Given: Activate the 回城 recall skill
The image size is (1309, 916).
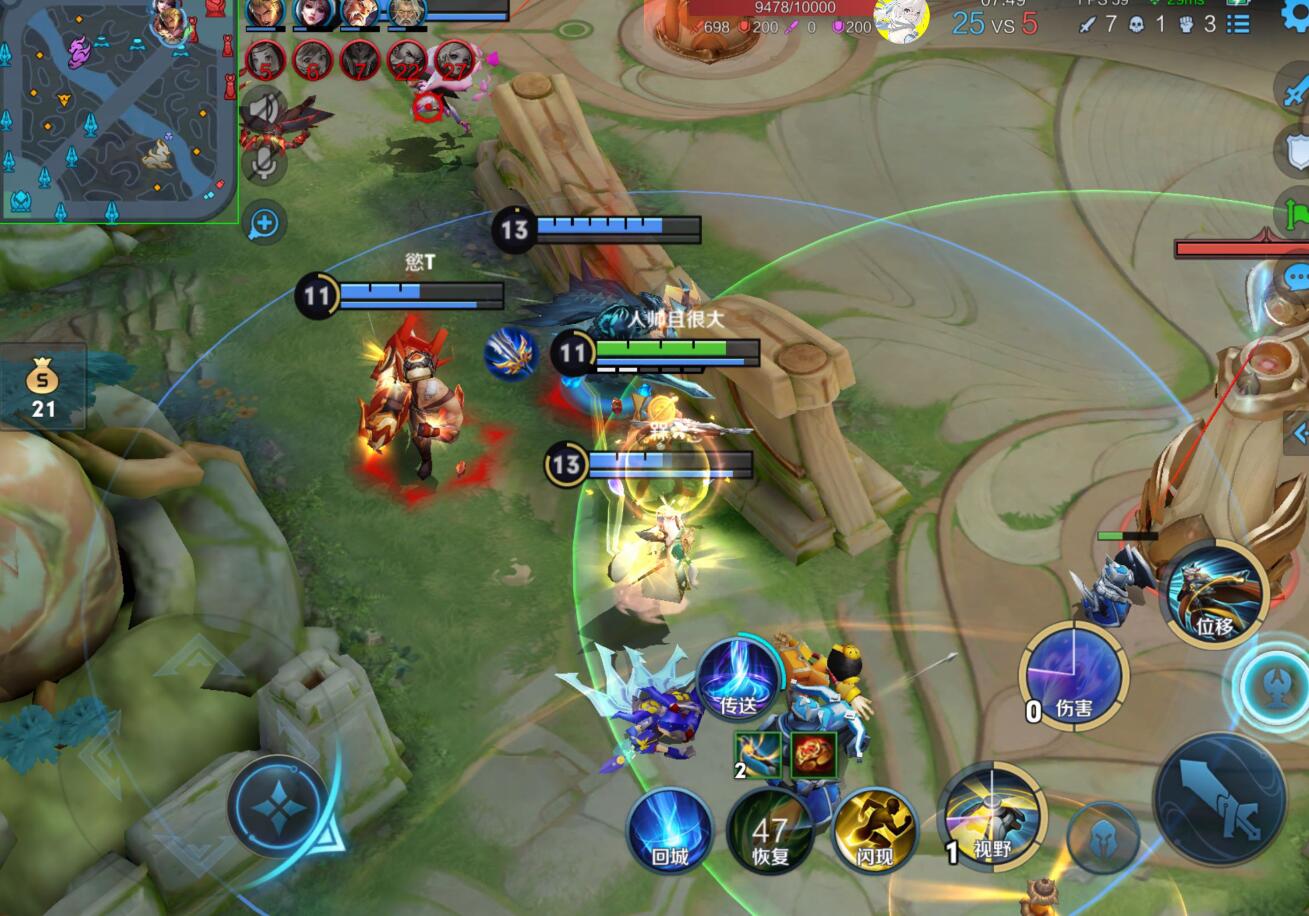Looking at the screenshot, I should [670, 831].
